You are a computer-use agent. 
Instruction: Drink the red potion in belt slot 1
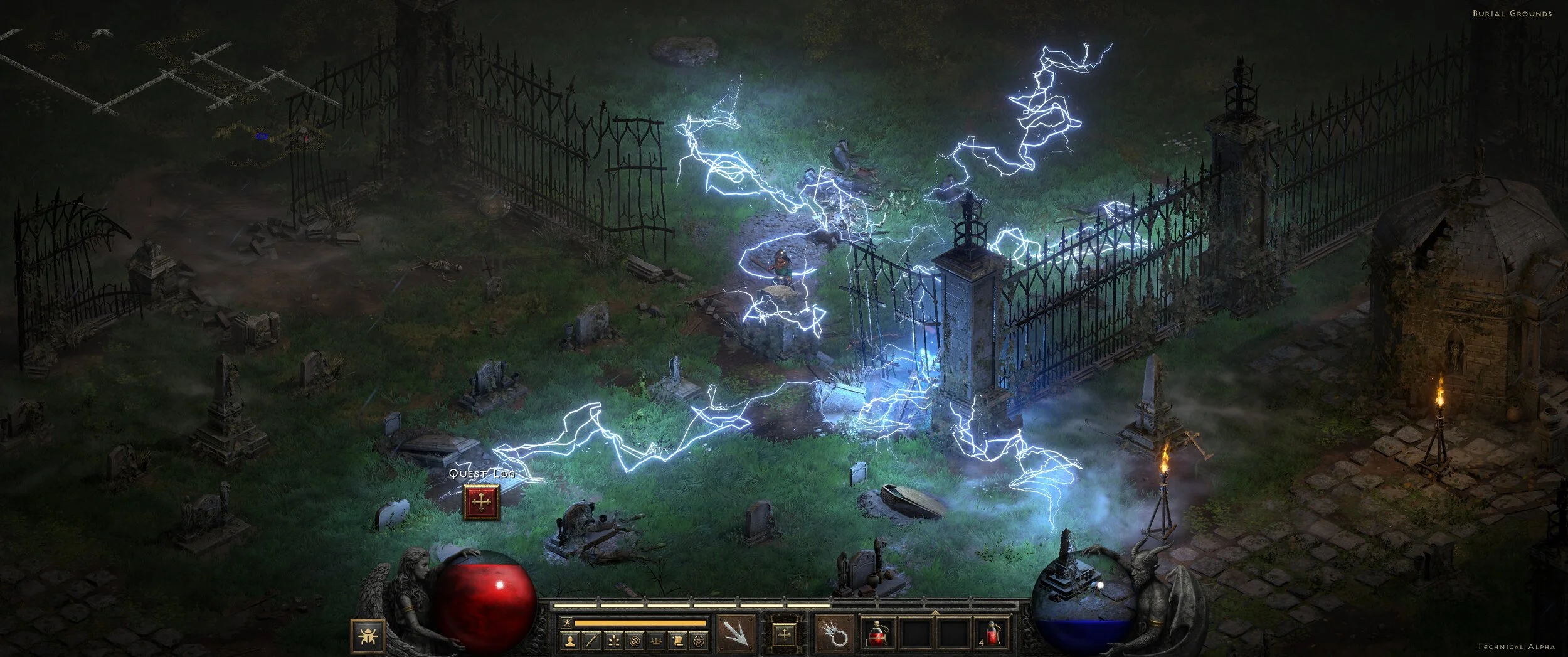tap(878, 639)
